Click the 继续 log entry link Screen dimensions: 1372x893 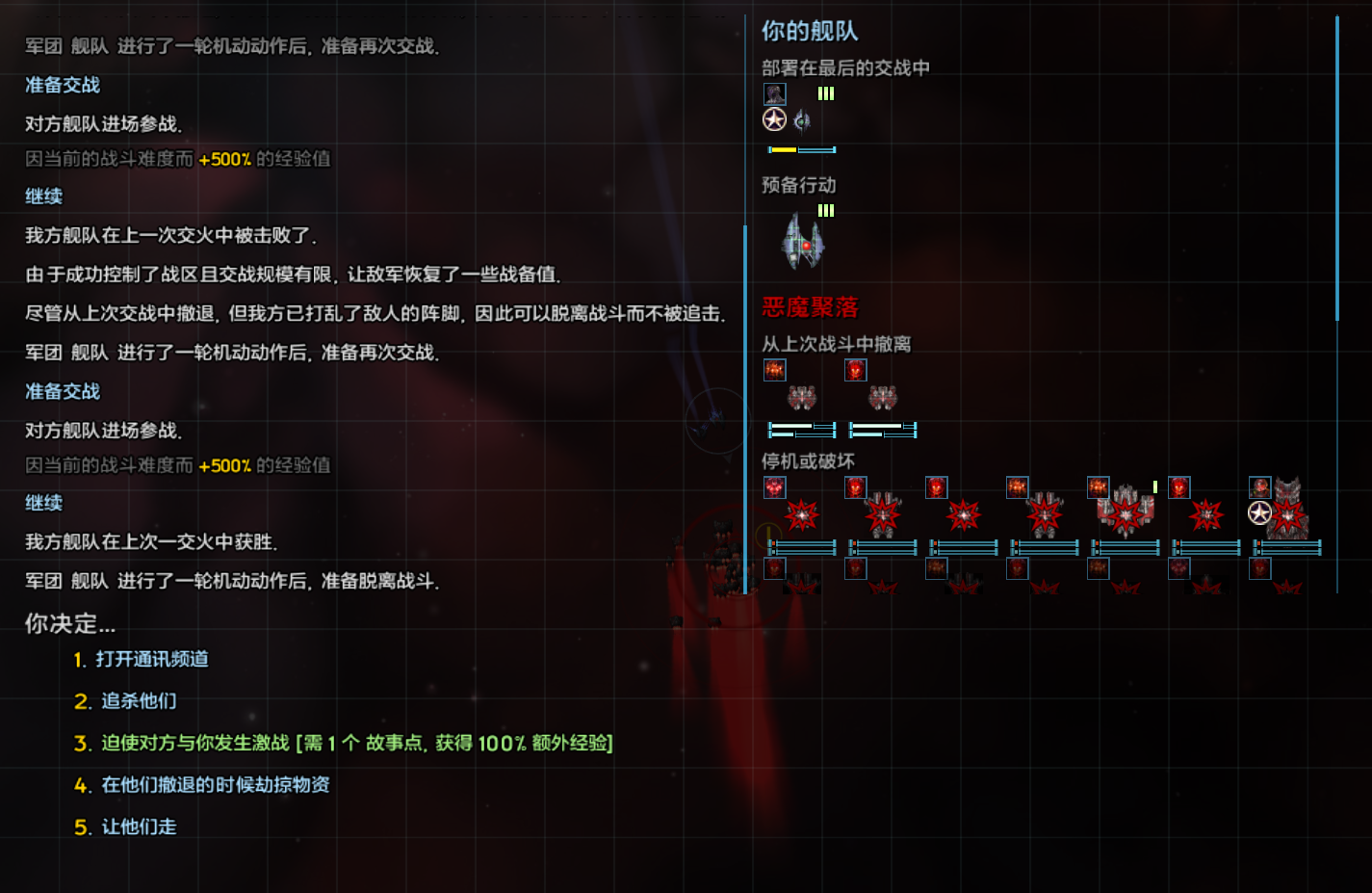pos(43,196)
